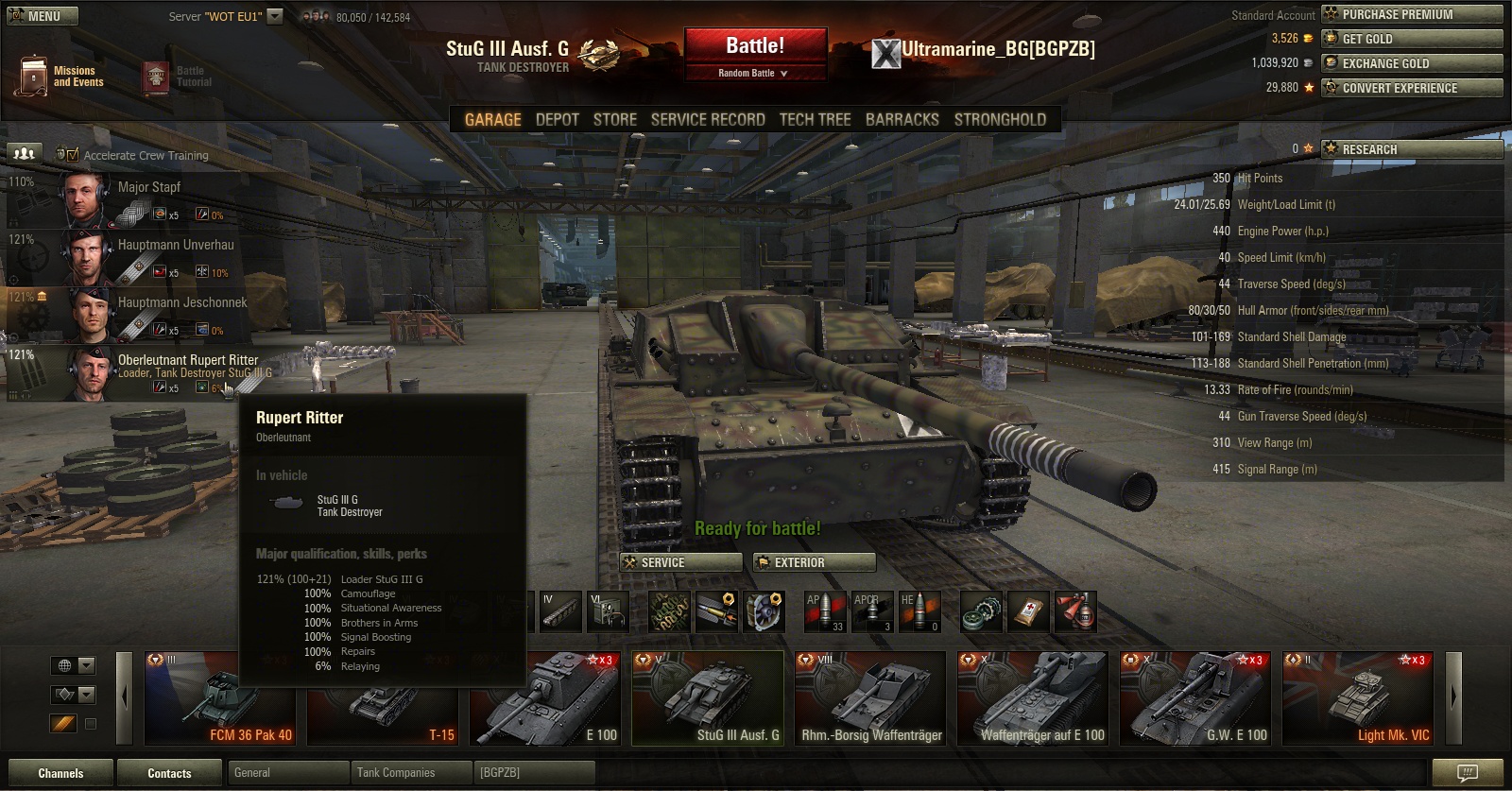
Task: Open the vehicle Service window
Action: coord(680,562)
